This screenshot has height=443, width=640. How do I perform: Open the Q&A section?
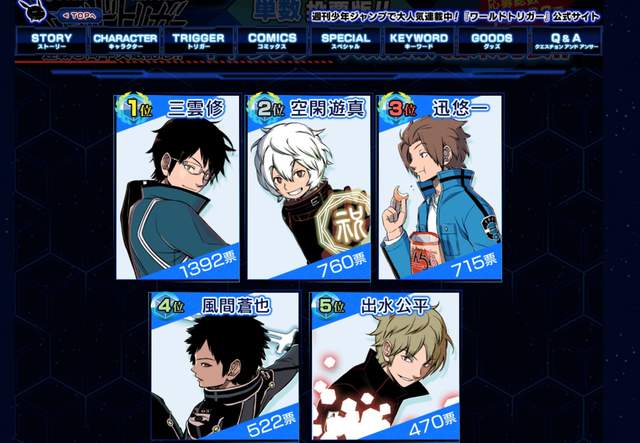566,41
